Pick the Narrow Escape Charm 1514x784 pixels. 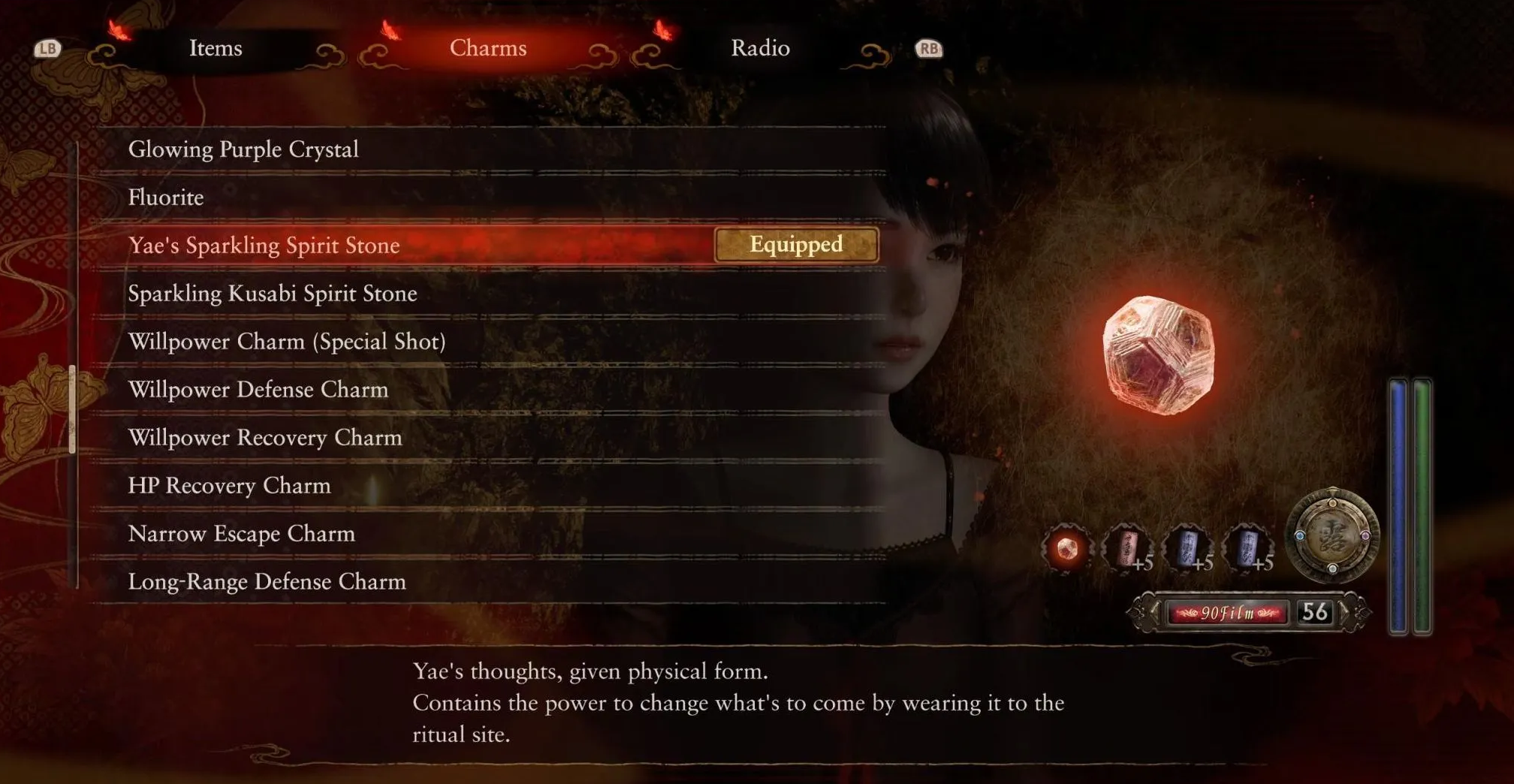click(241, 534)
